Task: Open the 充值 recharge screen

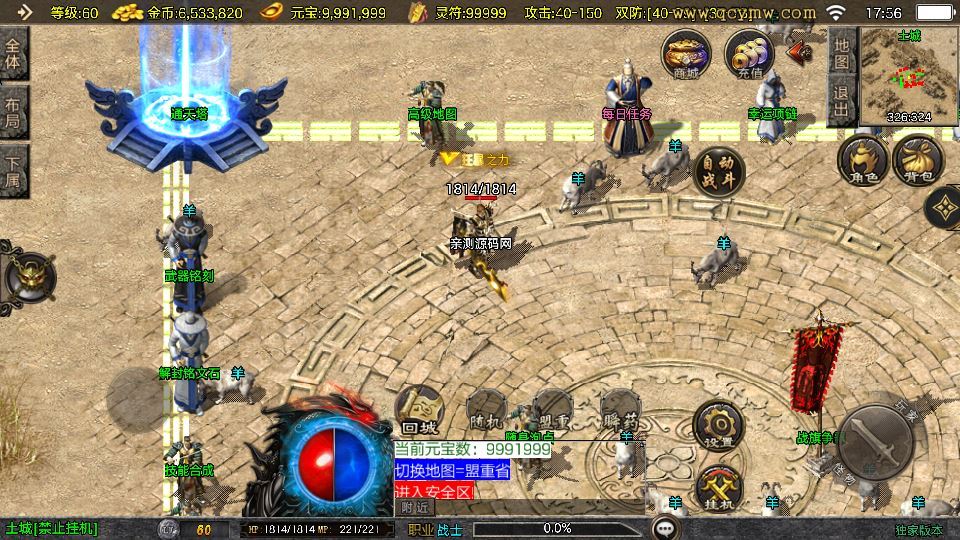Action: 749,54
